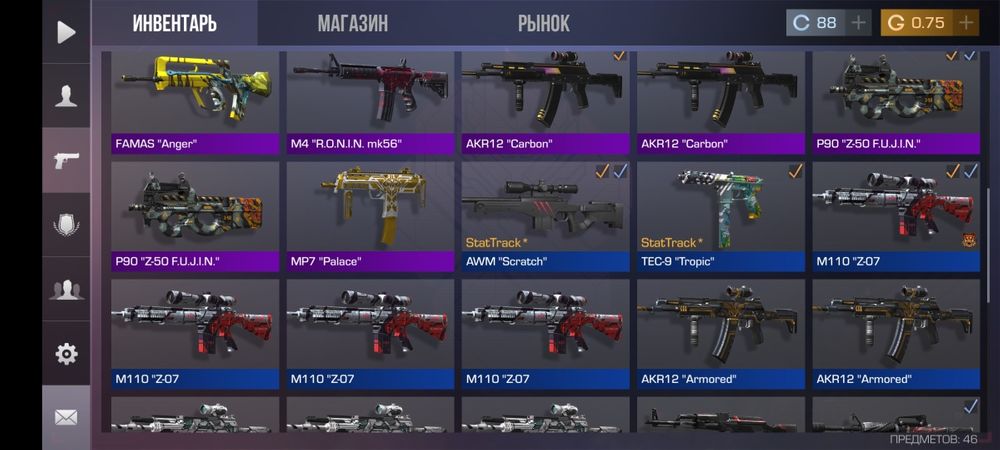Screen dimensions: 1000x450
Task: Select the StatTrack TEC-9 "Tropic" skin
Action: 720,217
